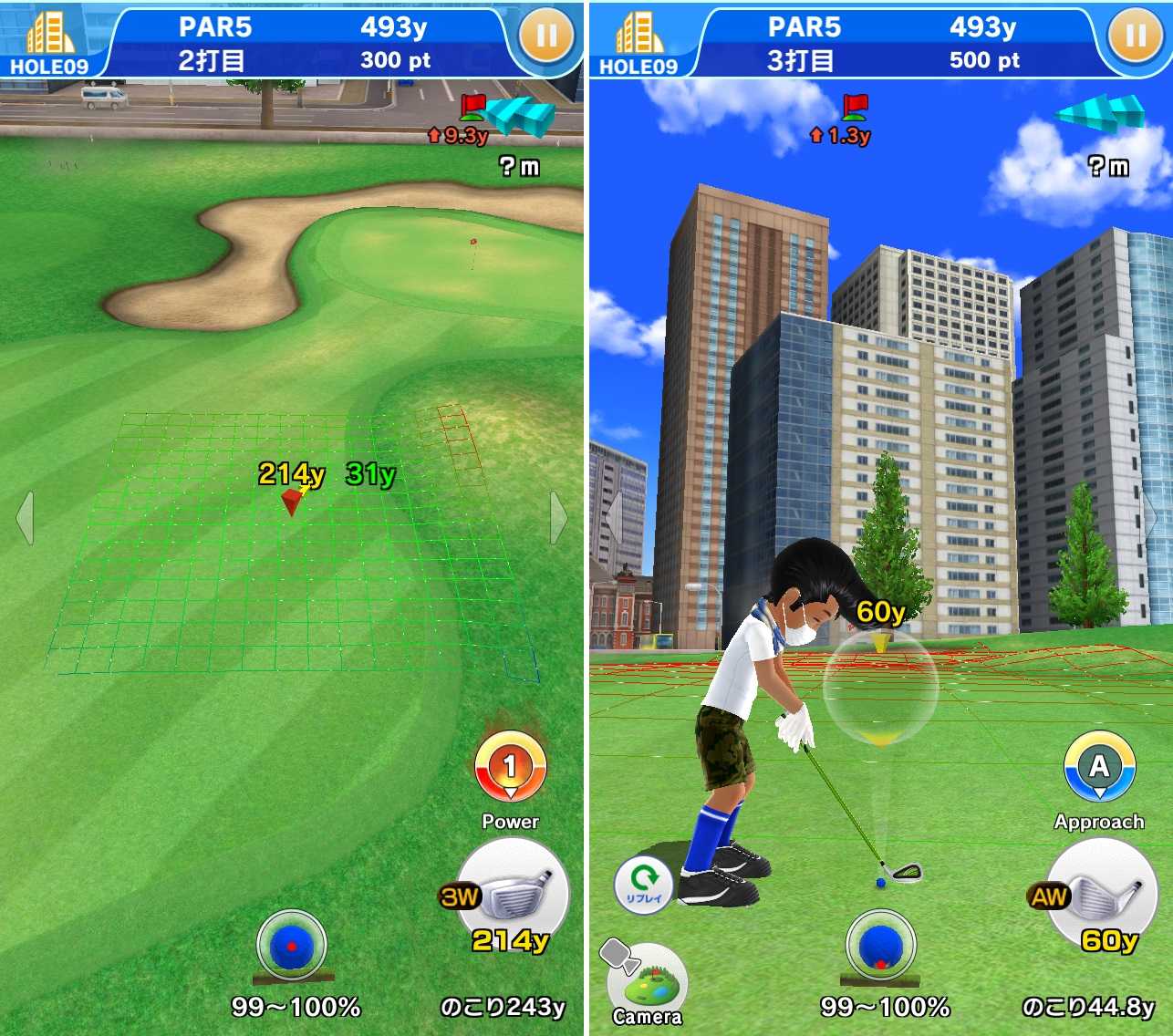This screenshot has height=1036, width=1173.
Task: Activate the Power shot button
Action: (510, 768)
